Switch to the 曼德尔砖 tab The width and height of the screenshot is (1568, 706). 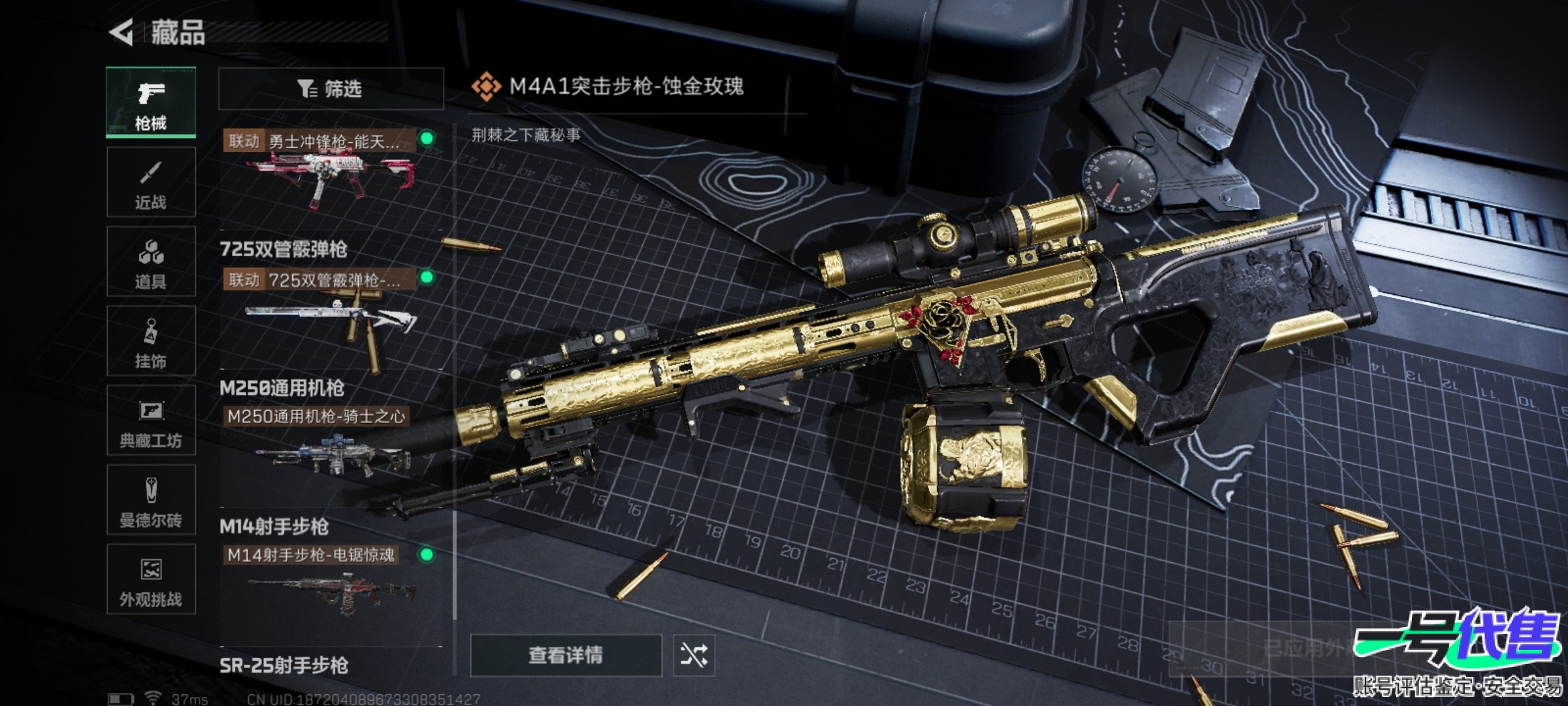pyautogui.click(x=151, y=501)
